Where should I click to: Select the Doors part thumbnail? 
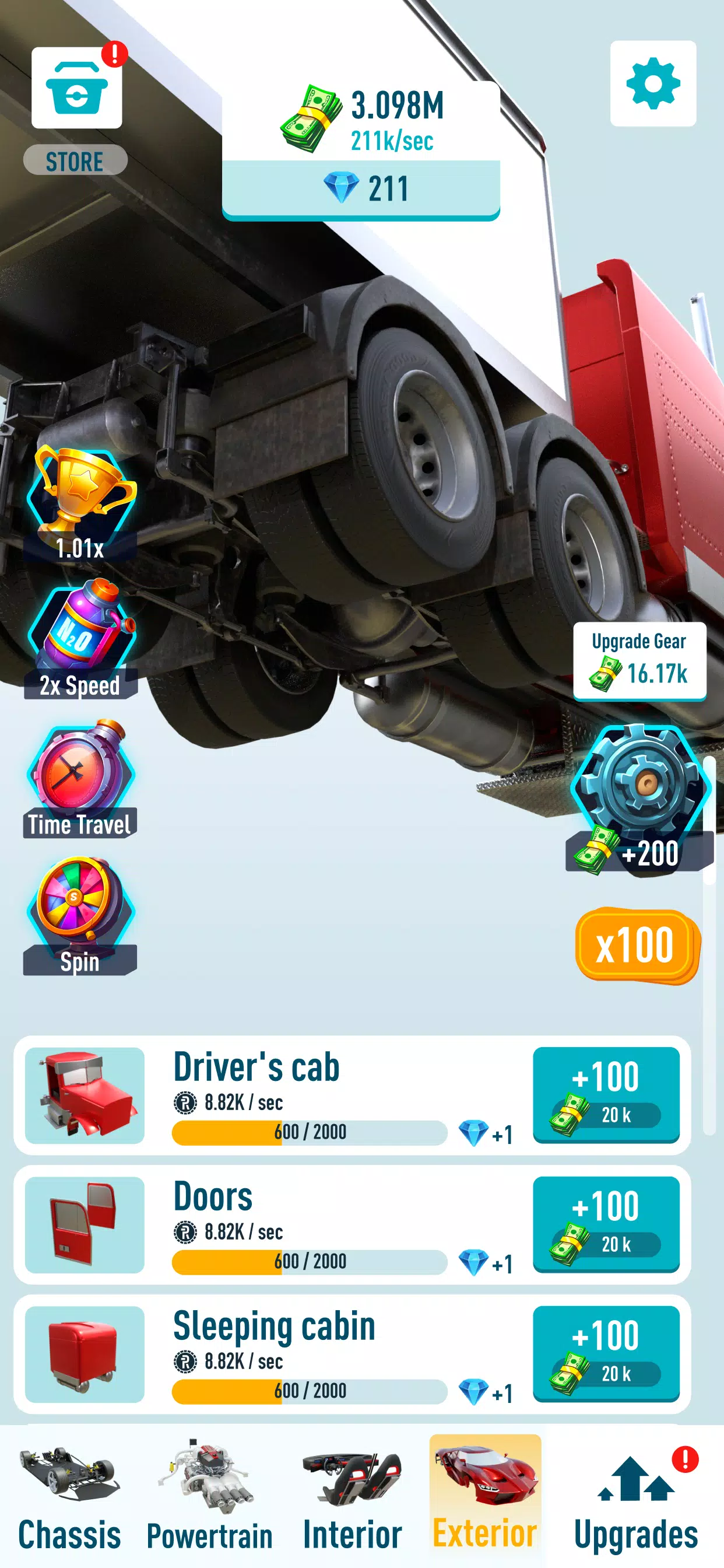click(x=85, y=1224)
